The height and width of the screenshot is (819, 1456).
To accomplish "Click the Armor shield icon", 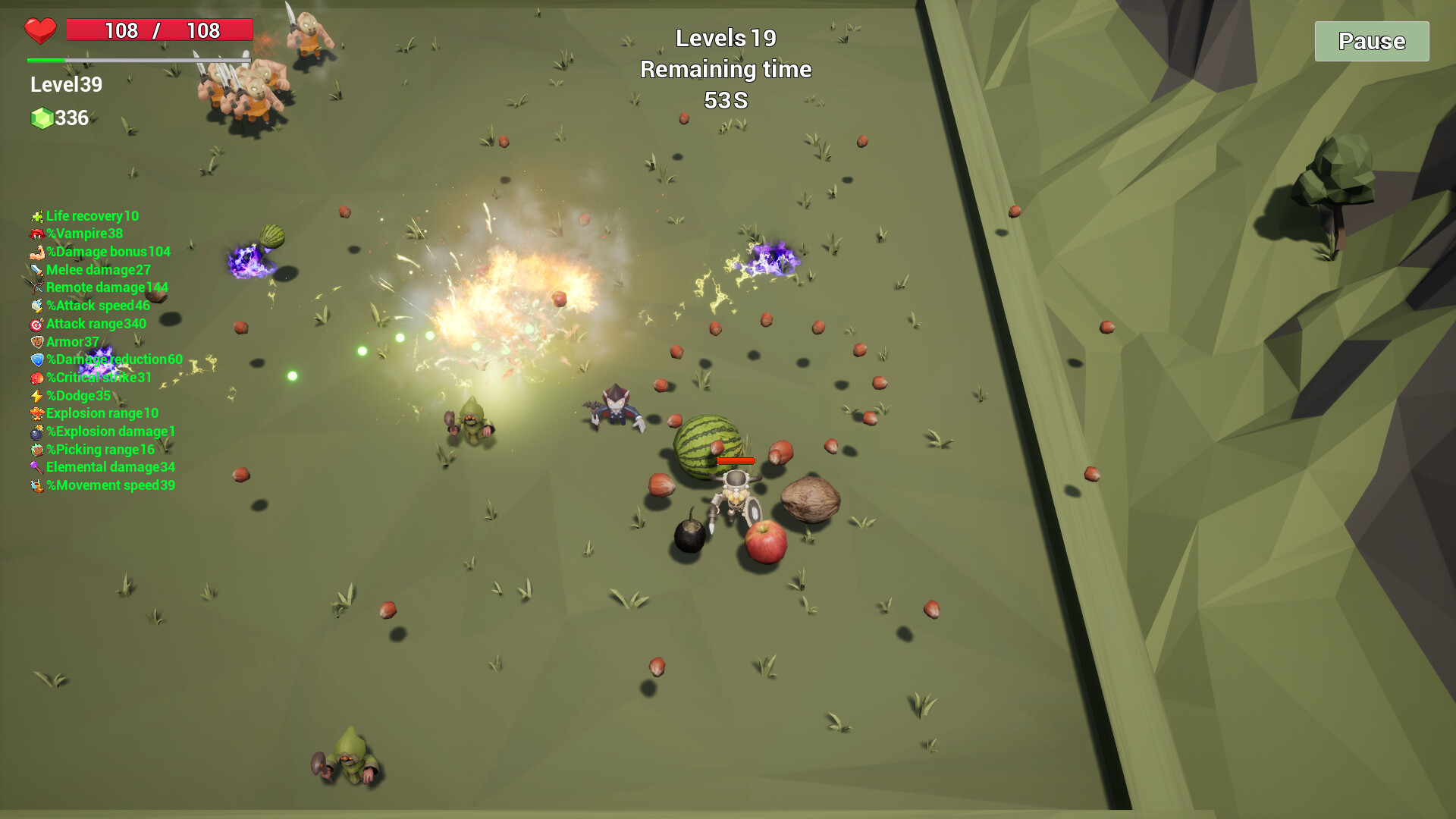I will (x=36, y=342).
